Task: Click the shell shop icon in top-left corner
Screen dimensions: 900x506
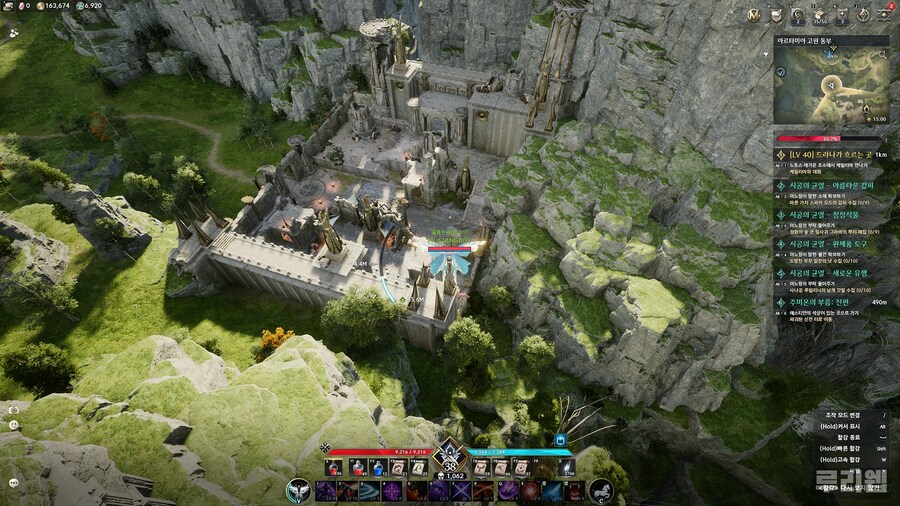Action: pos(9,6)
